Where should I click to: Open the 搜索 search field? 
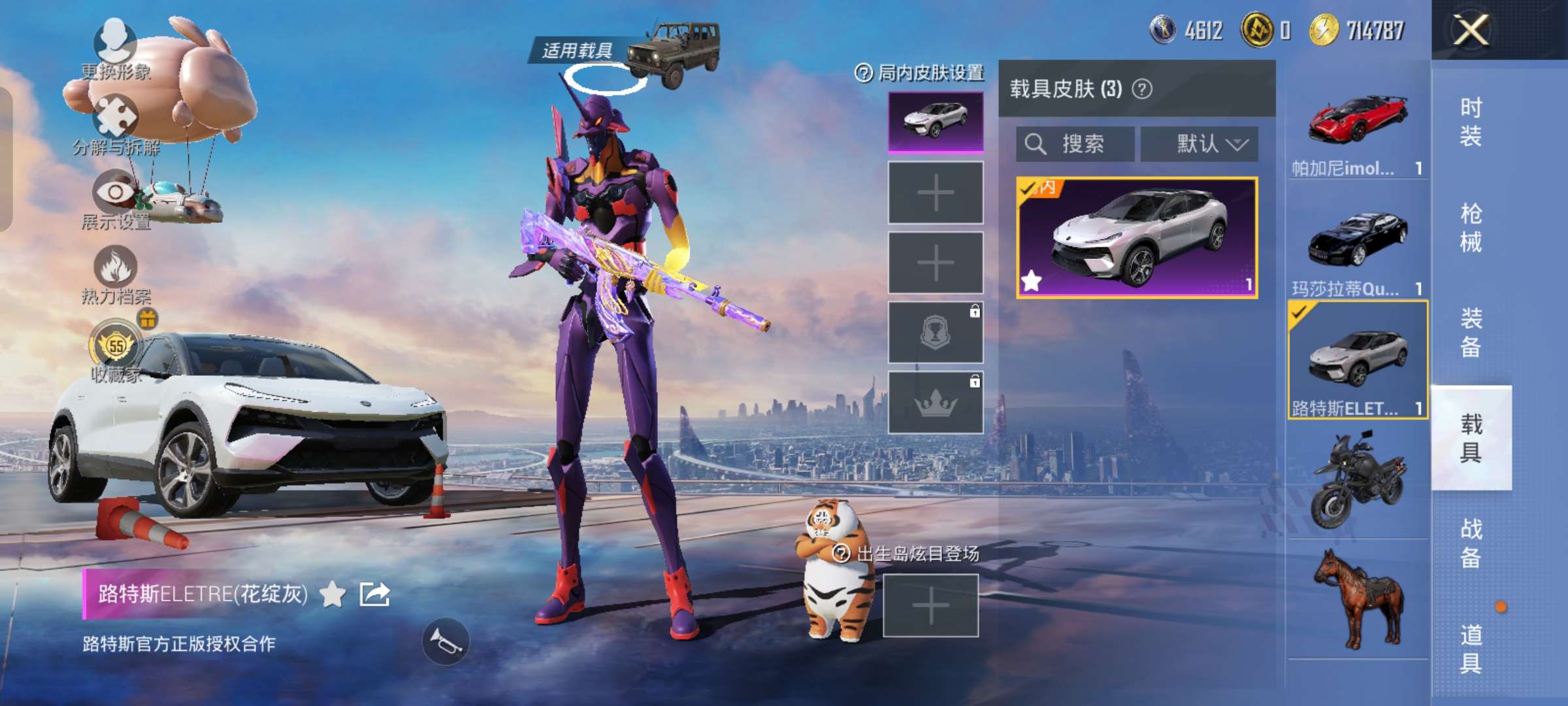1075,144
